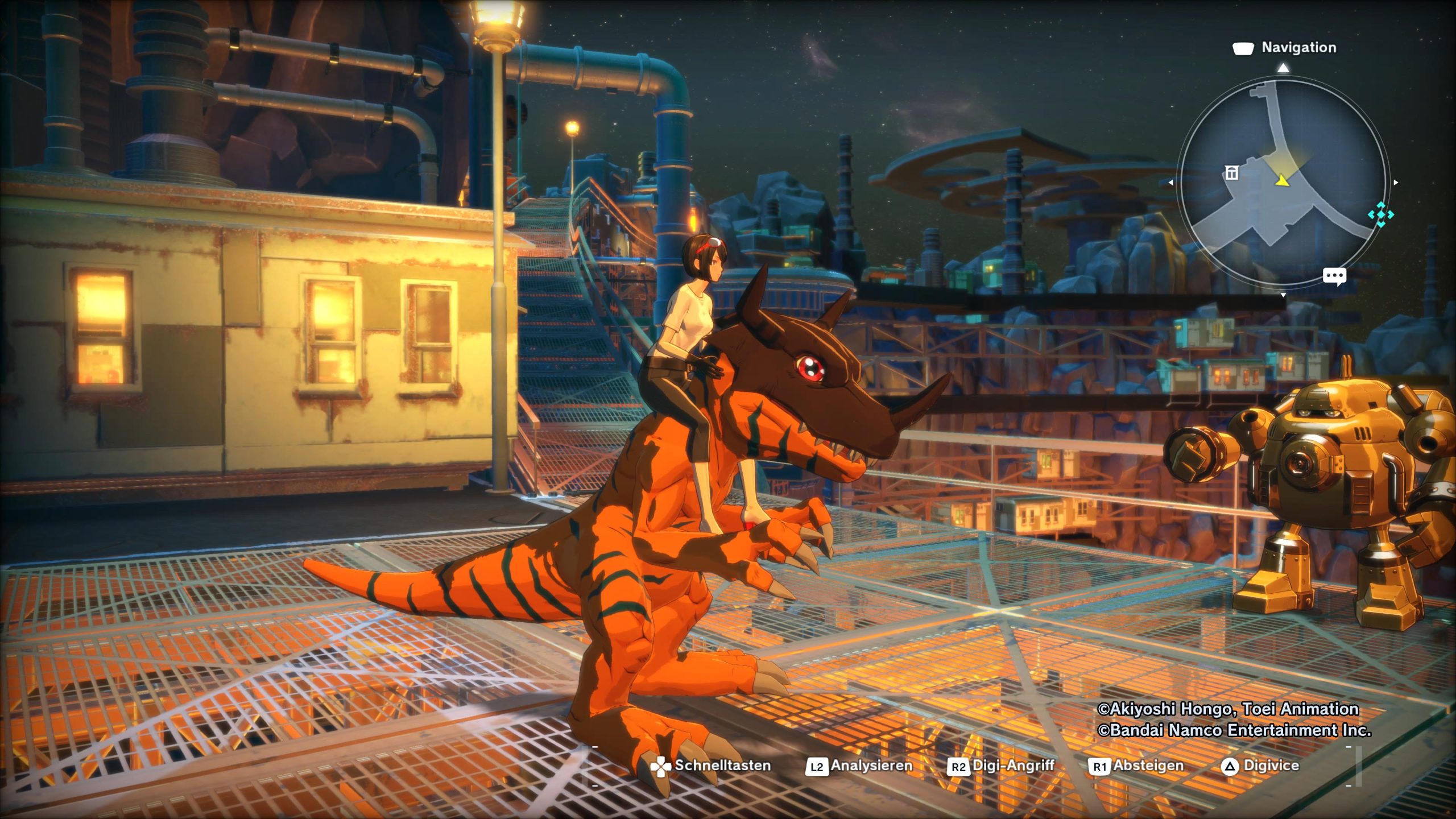This screenshot has width=1456, height=819.
Task: Click the cyan diamond marker on minimap edge
Action: click(1380, 215)
